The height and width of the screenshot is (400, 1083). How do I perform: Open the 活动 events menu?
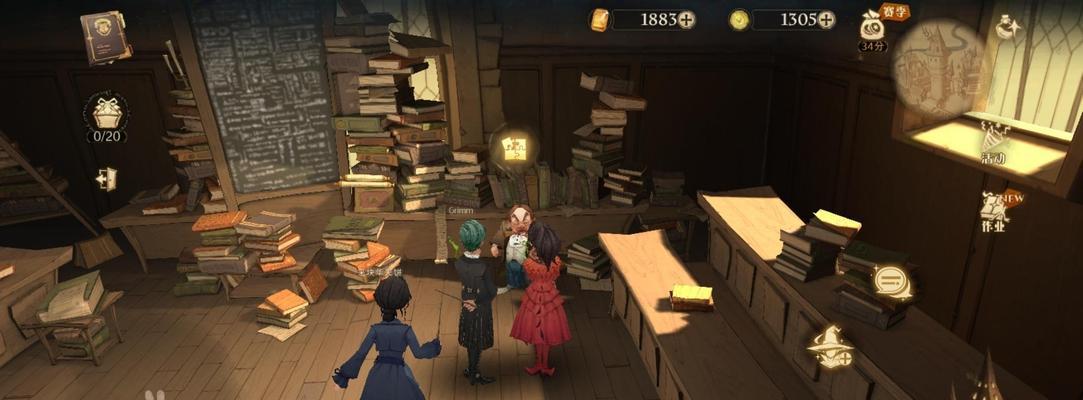point(992,141)
